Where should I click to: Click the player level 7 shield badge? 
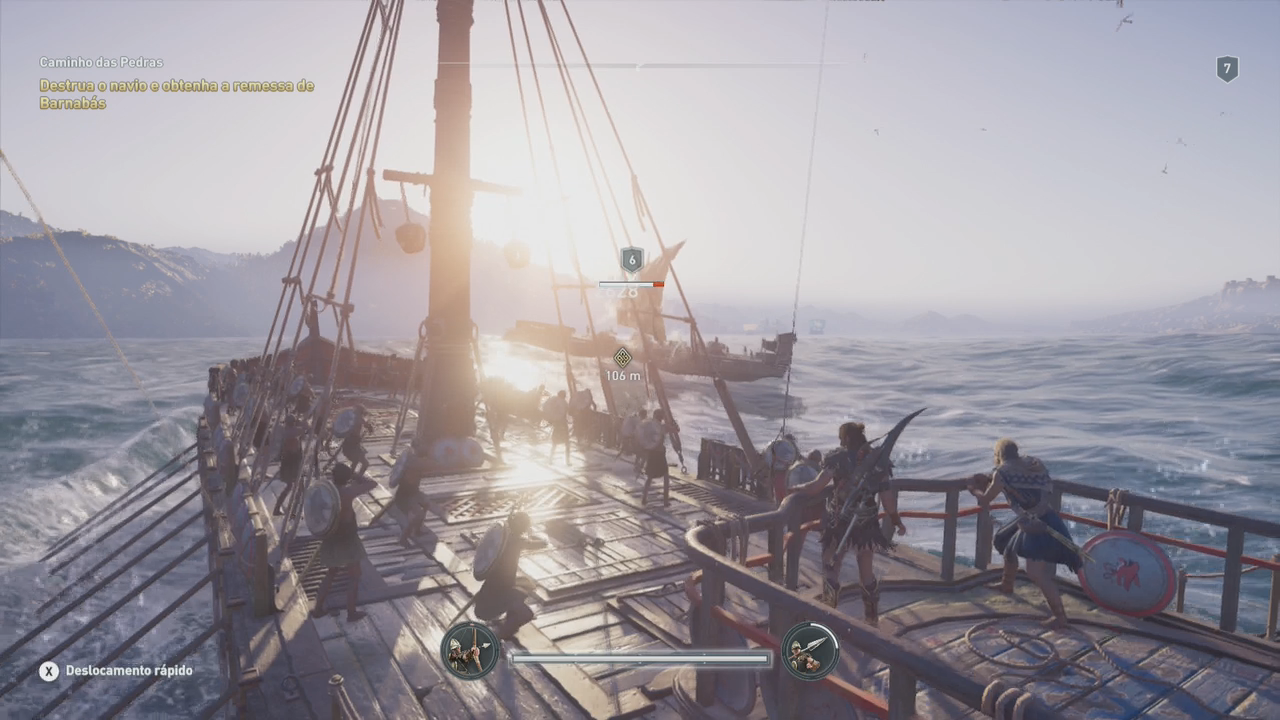(x=1227, y=69)
